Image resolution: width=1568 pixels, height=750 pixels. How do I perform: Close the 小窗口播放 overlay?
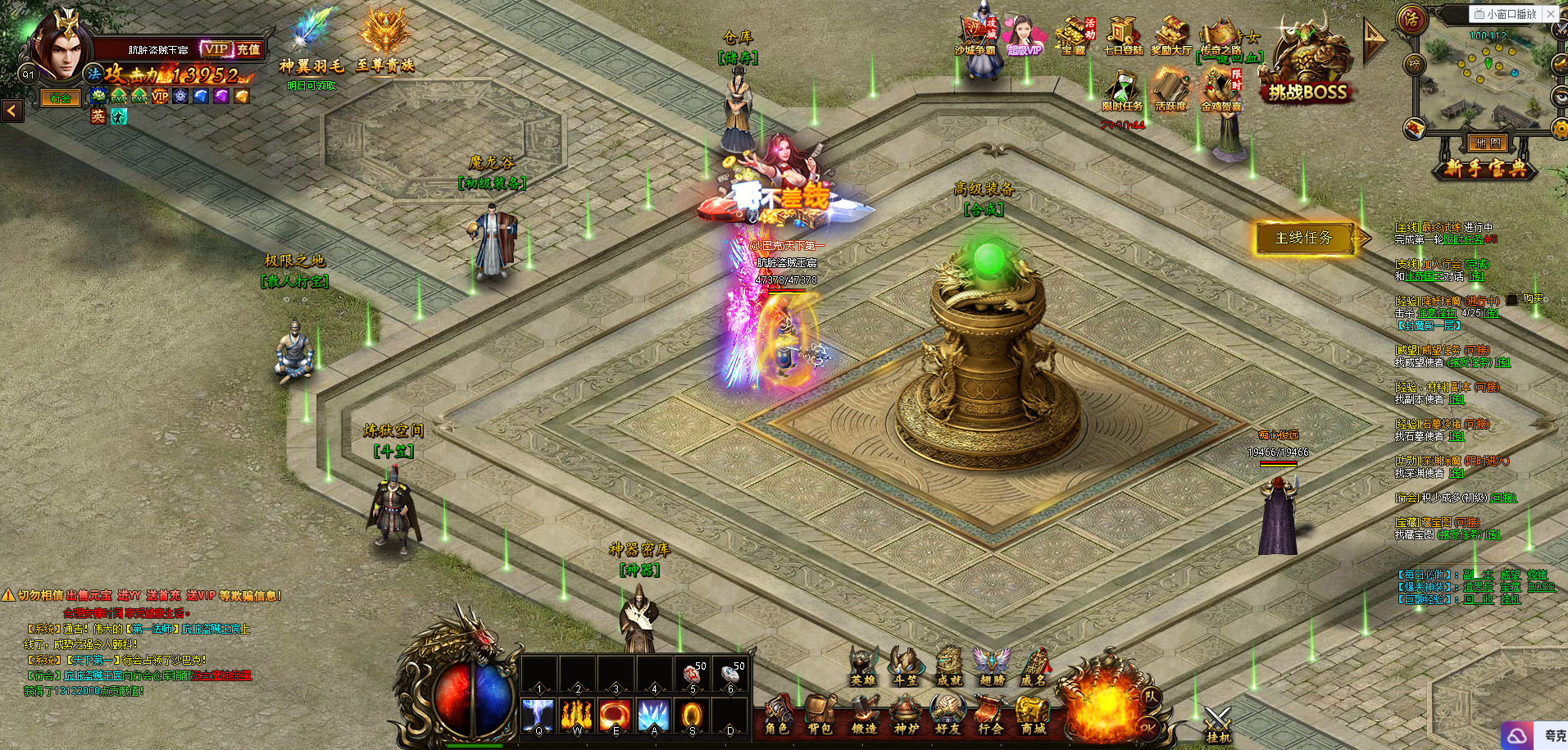point(1551,14)
